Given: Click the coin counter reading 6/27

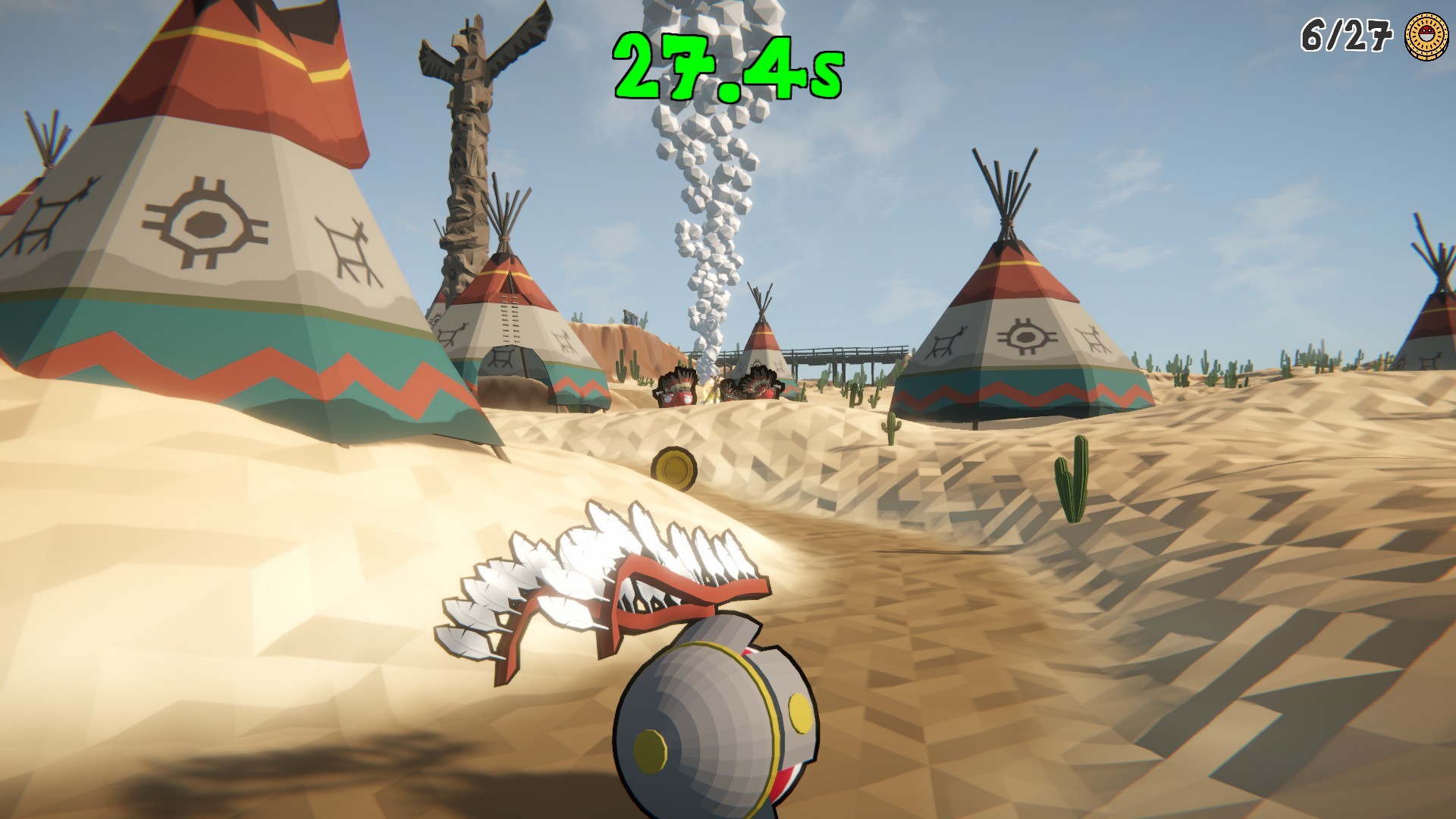Looking at the screenshot, I should coord(1347,33).
